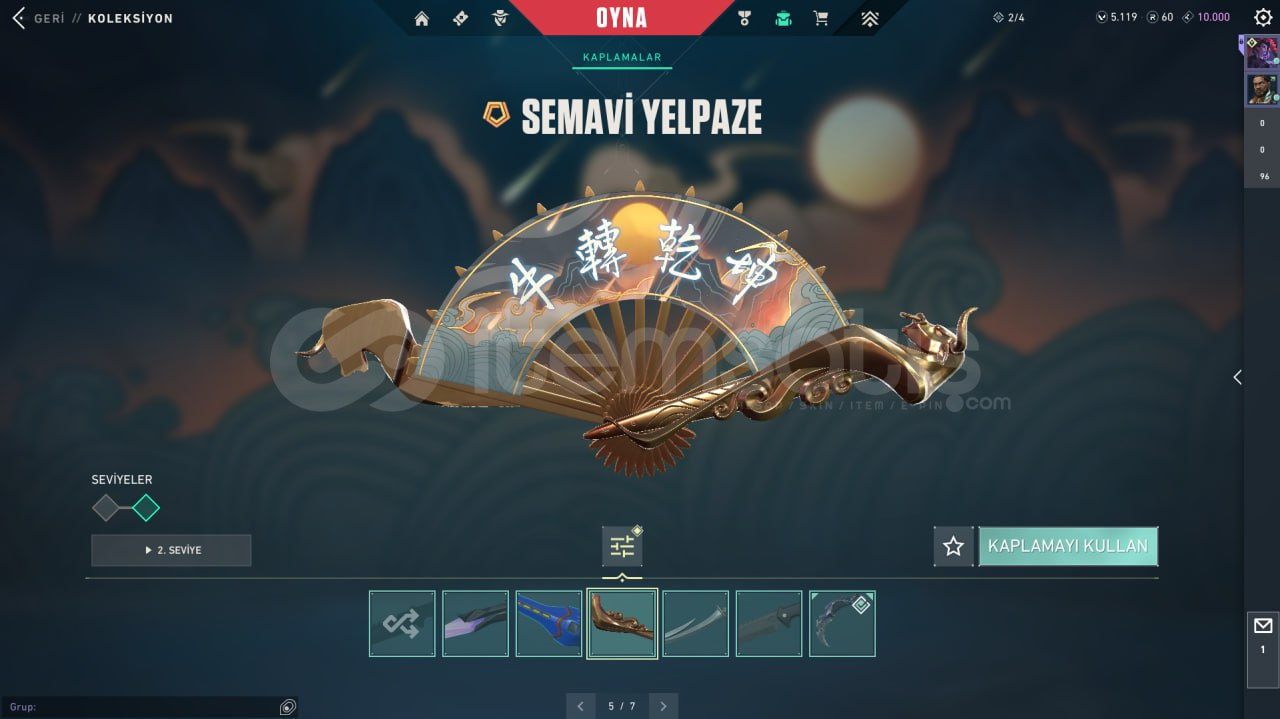This screenshot has height=719, width=1280.
Task: Open the mail envelope notification
Action: coord(1263,626)
